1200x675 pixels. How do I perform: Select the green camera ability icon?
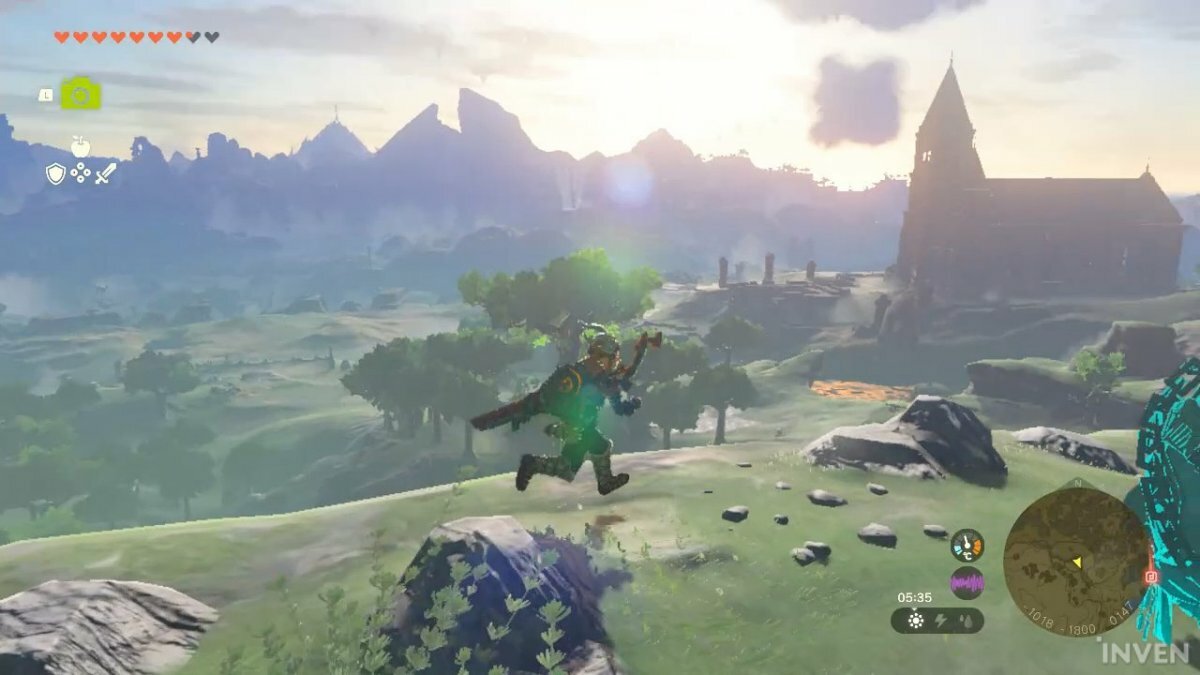click(80, 93)
